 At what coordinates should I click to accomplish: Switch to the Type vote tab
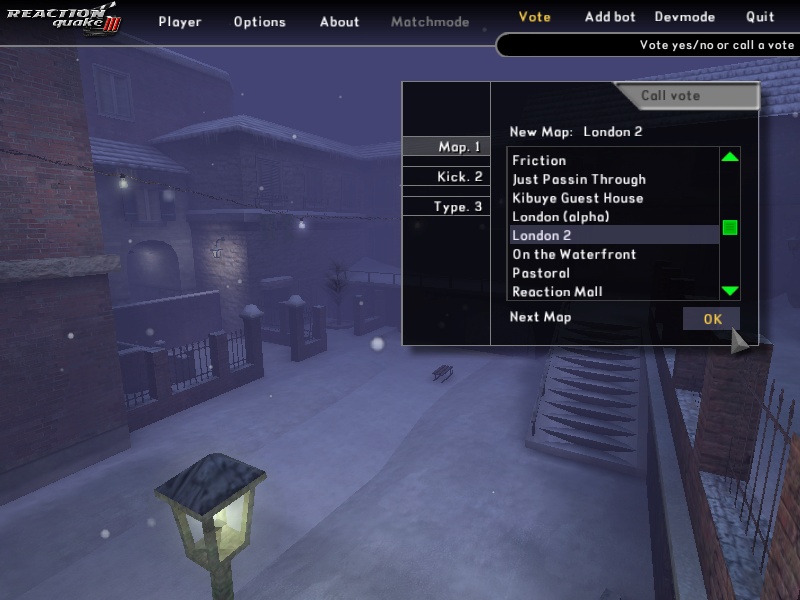click(x=446, y=207)
